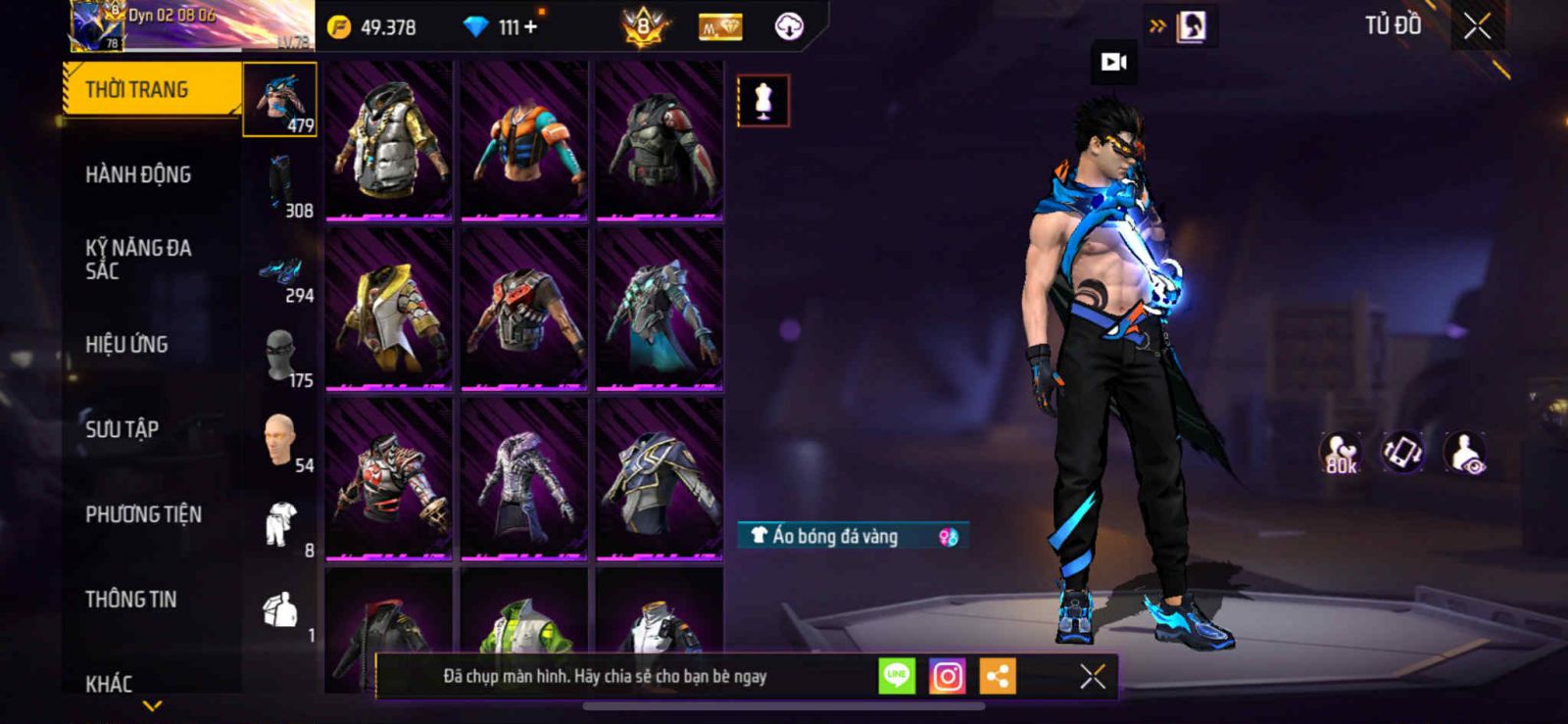Close the wardrobe with the top-right X

click(1477, 27)
